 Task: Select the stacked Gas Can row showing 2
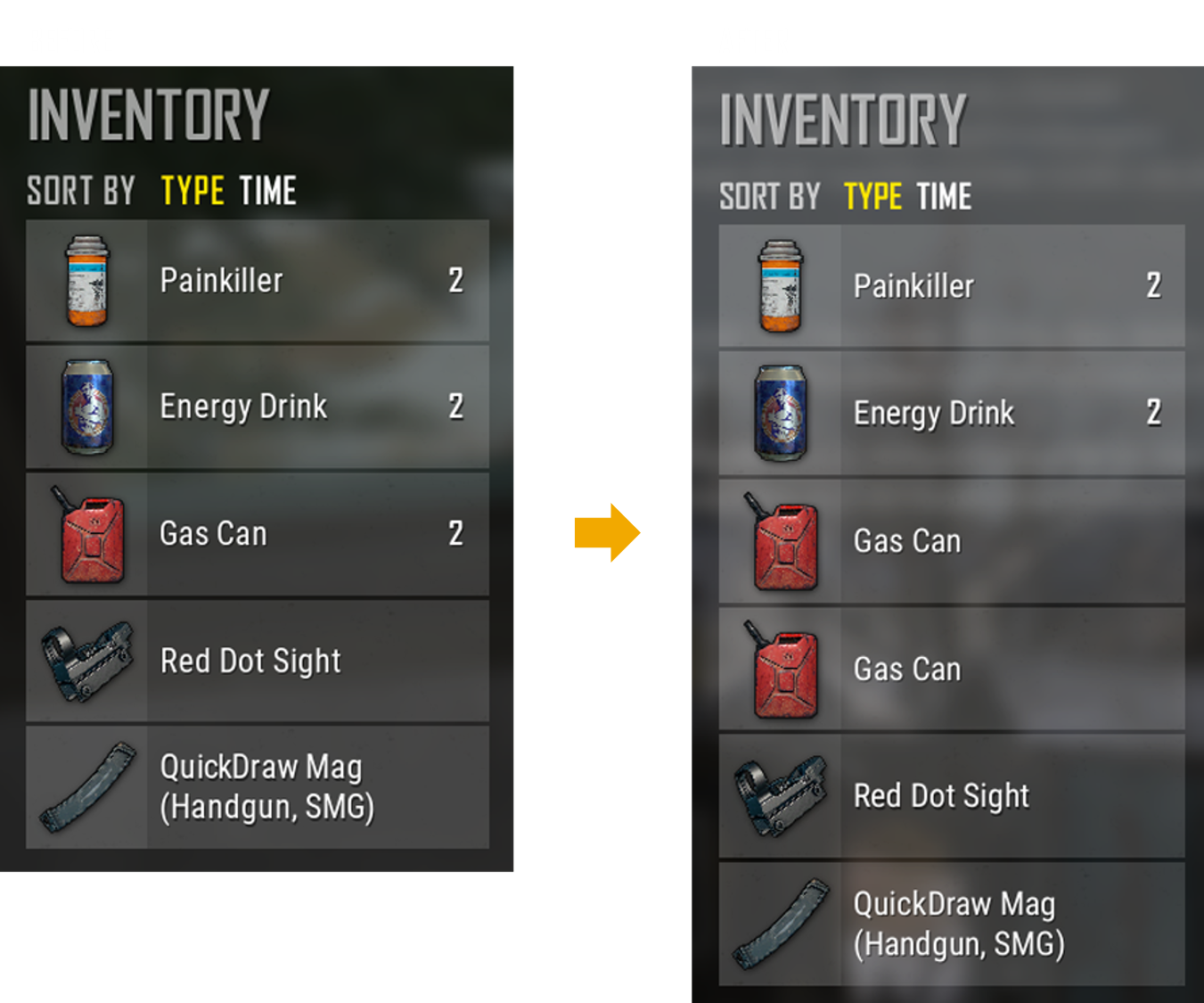258,534
